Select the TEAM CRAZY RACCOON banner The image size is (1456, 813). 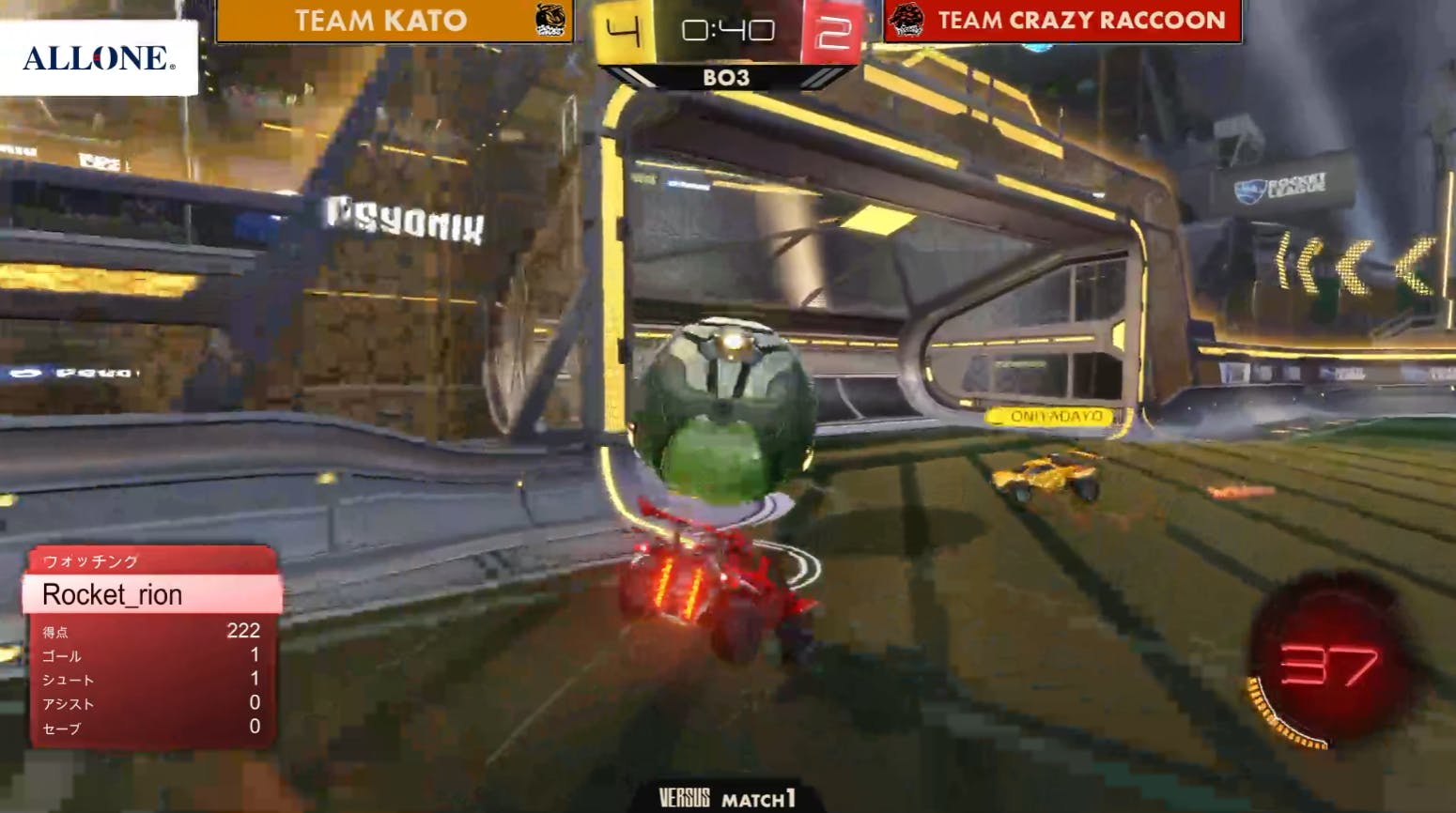[1062, 21]
